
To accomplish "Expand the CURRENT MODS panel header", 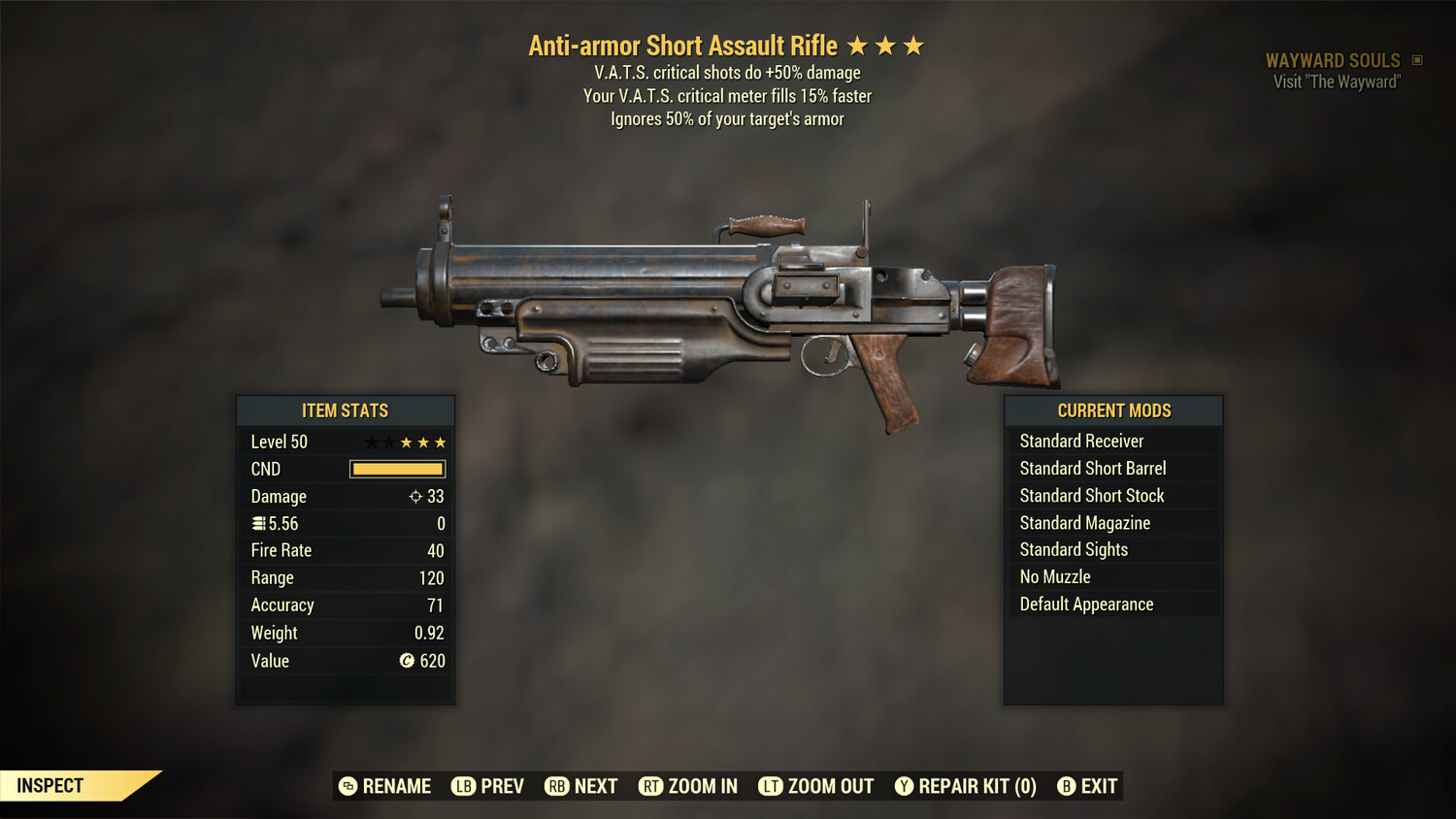I will (1112, 409).
